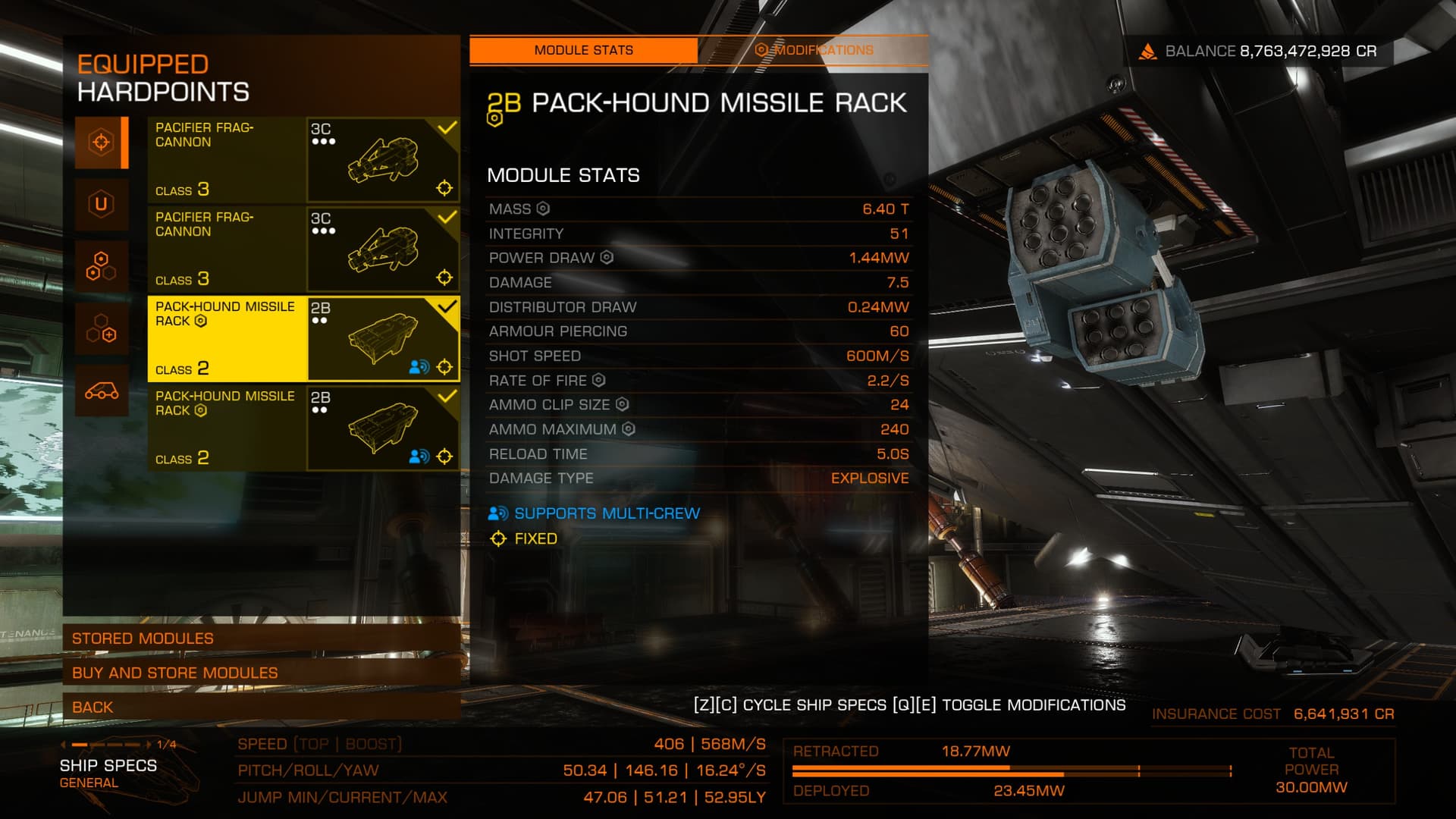Show the core internals hexagon category
This screenshot has height=819, width=1456.
click(x=101, y=266)
